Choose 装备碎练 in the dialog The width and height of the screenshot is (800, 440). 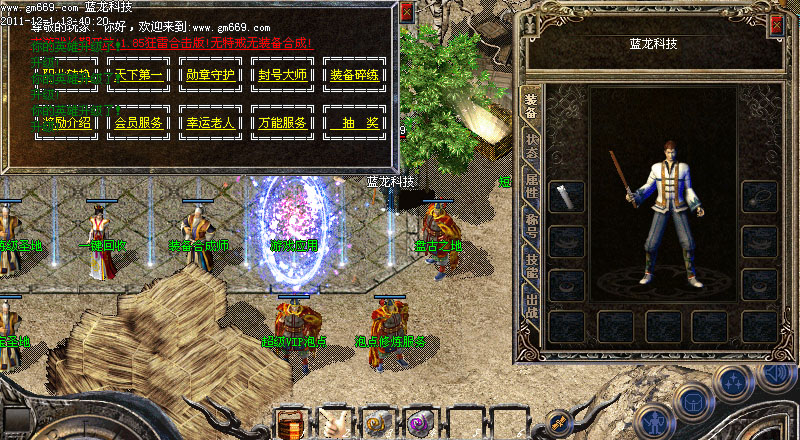pos(354,75)
